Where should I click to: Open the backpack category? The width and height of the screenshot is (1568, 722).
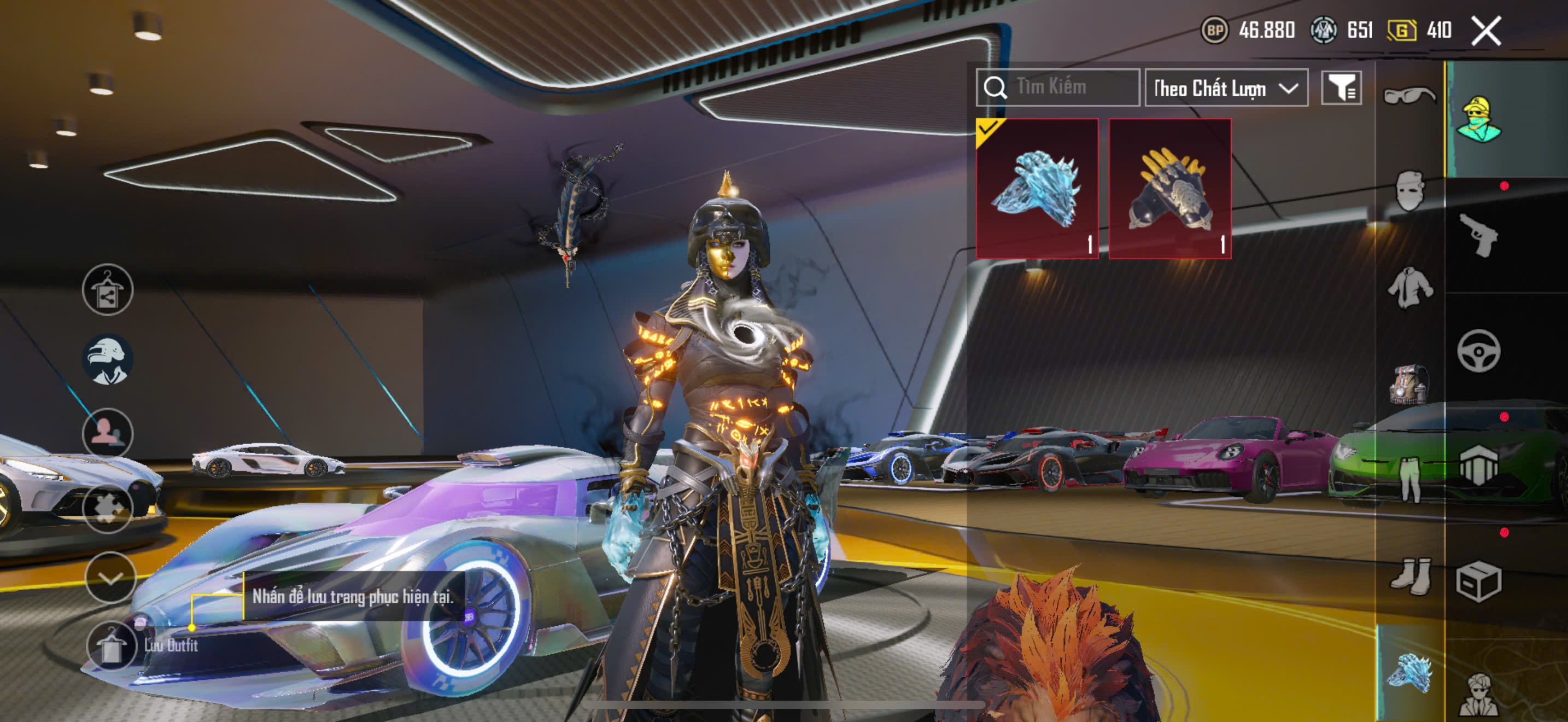(1408, 383)
